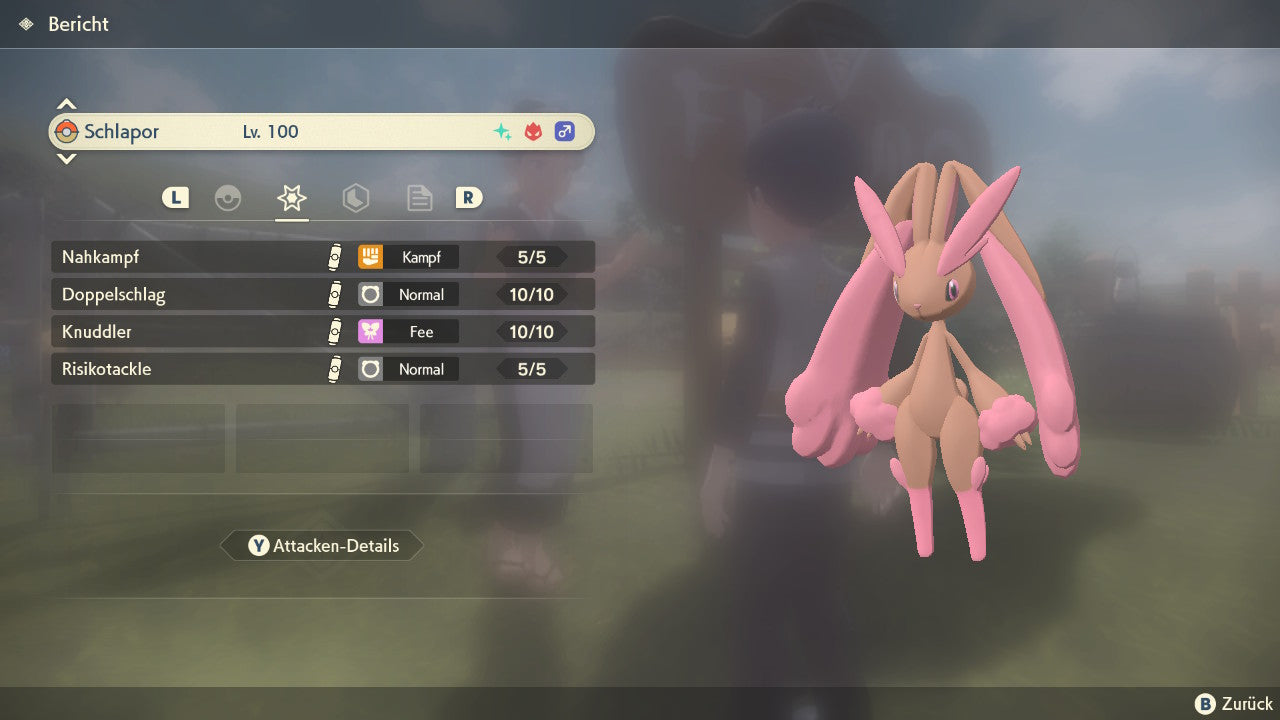Choose the Doppelschlag move row
Image resolution: width=1280 pixels, height=720 pixels.
coord(322,295)
